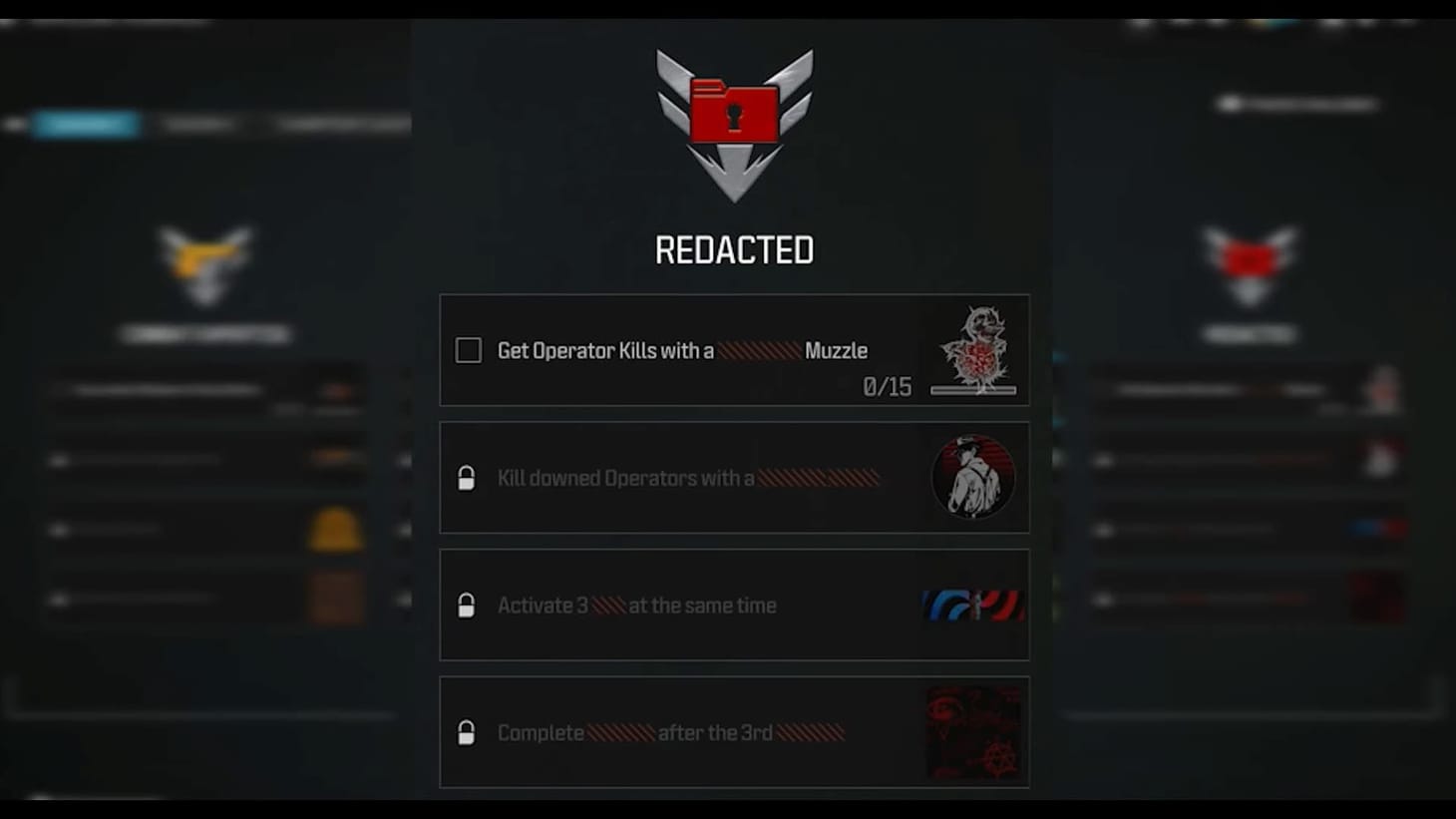Click the lock on the Complete after 3rd challenge
The height and width of the screenshot is (819, 1456).
[x=468, y=732]
